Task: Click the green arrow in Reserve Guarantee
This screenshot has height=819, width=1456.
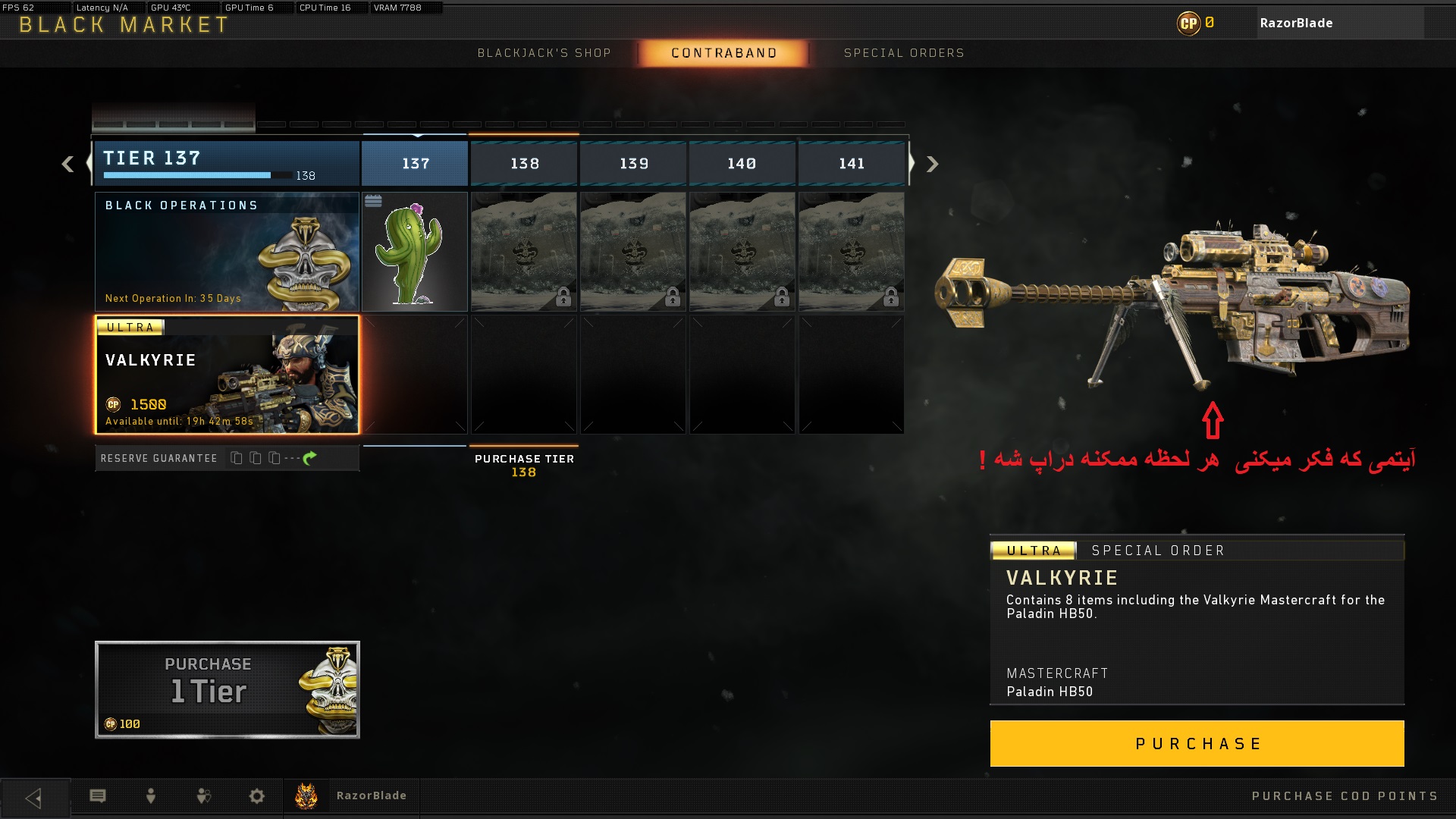Action: click(x=310, y=458)
